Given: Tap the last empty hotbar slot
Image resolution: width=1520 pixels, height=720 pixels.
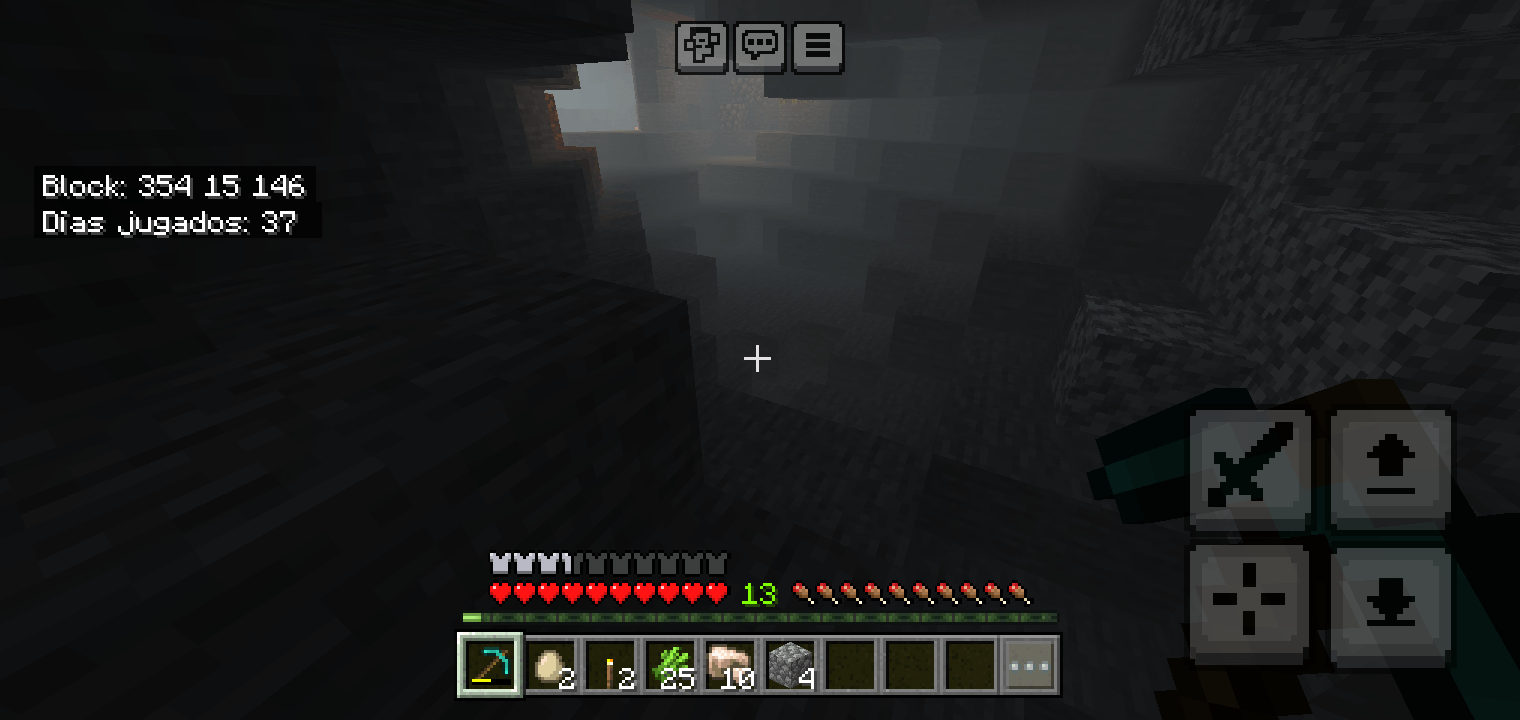Looking at the screenshot, I should tap(969, 663).
